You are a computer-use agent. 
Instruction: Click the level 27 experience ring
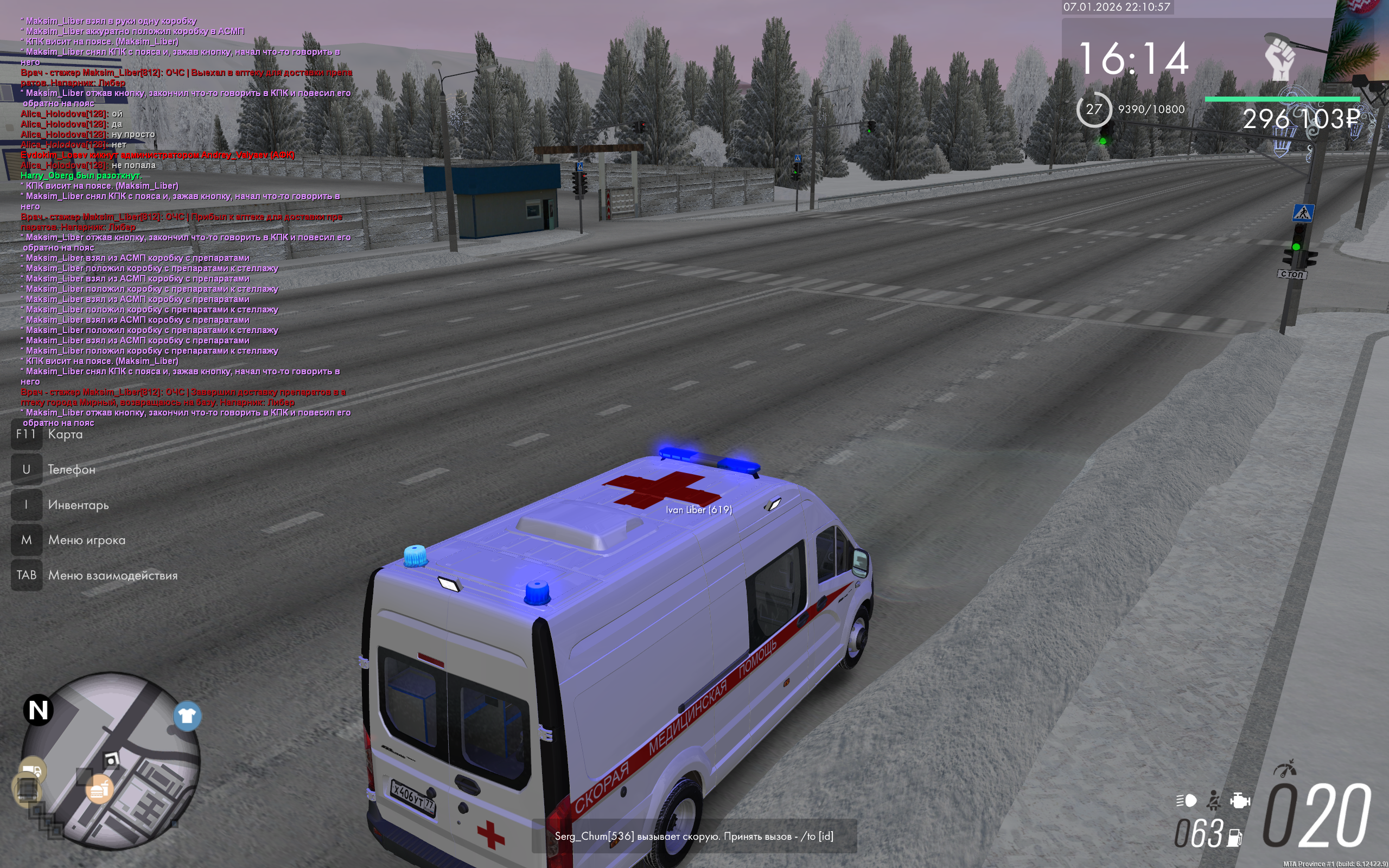(x=1093, y=109)
